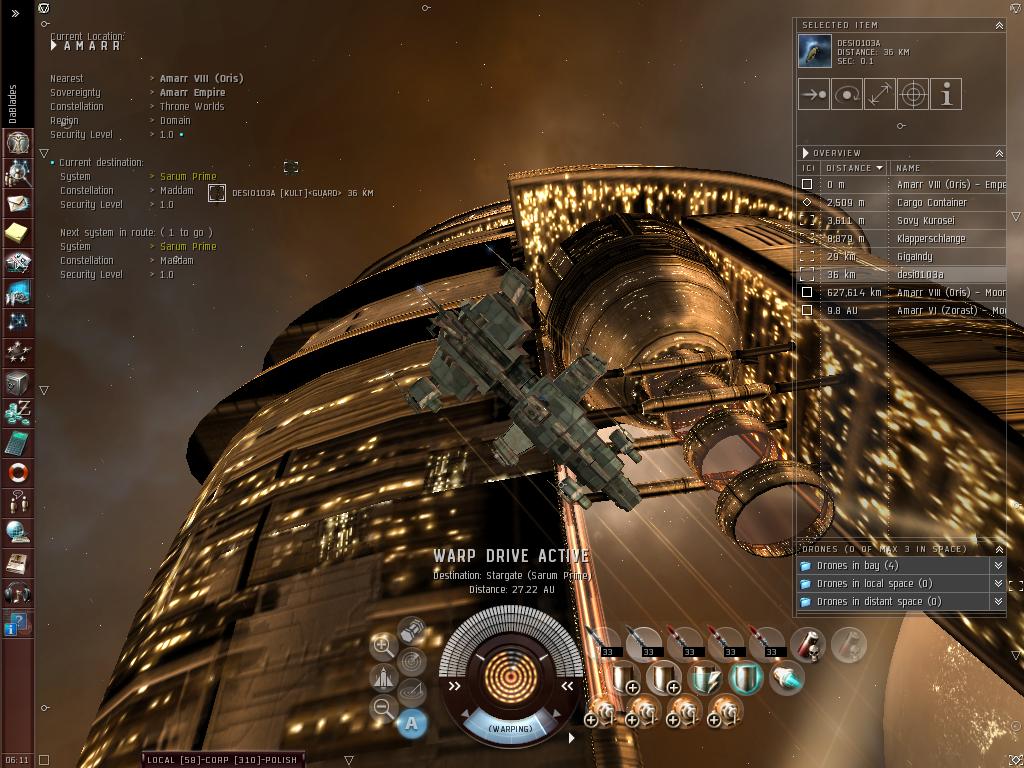The image size is (1024, 768).
Task: Show info for the selected item
Action: [x=945, y=94]
